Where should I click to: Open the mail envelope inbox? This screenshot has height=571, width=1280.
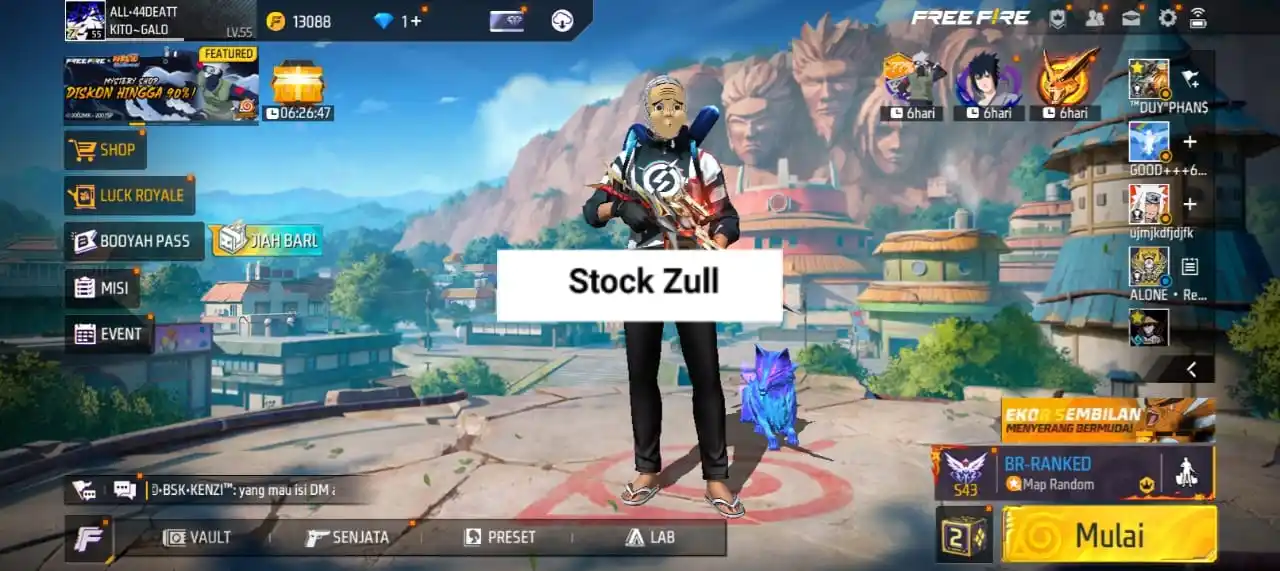tap(1131, 17)
